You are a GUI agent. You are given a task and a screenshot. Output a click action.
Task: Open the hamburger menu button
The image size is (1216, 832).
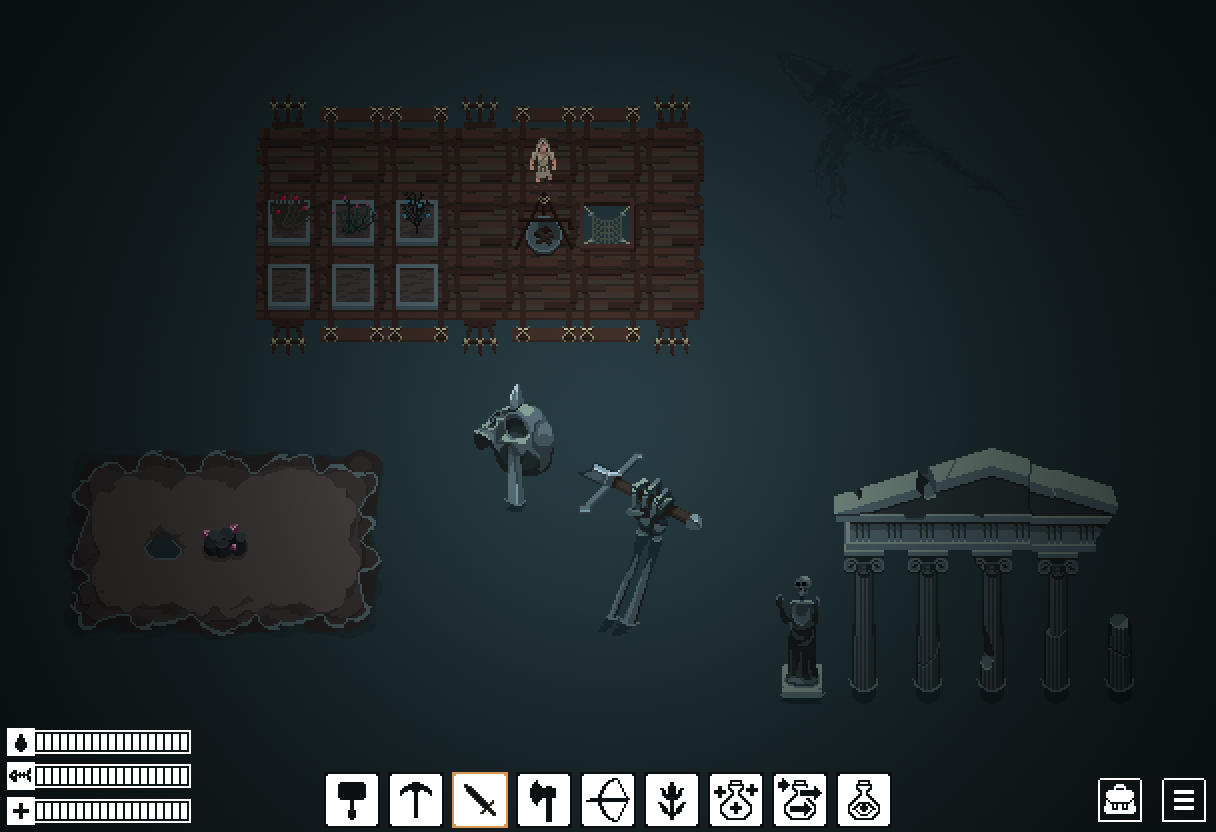pos(1184,800)
